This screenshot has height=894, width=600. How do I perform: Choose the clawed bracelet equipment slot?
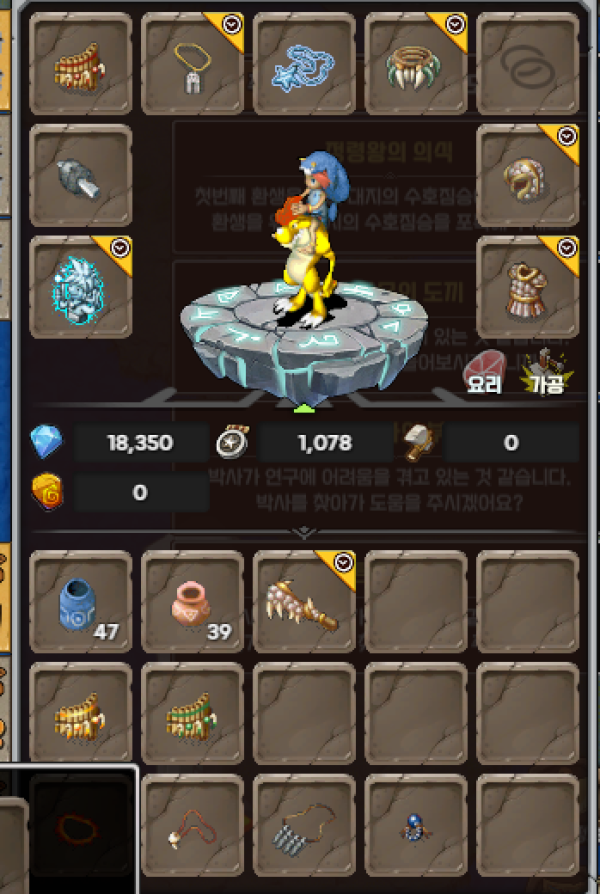[415, 63]
